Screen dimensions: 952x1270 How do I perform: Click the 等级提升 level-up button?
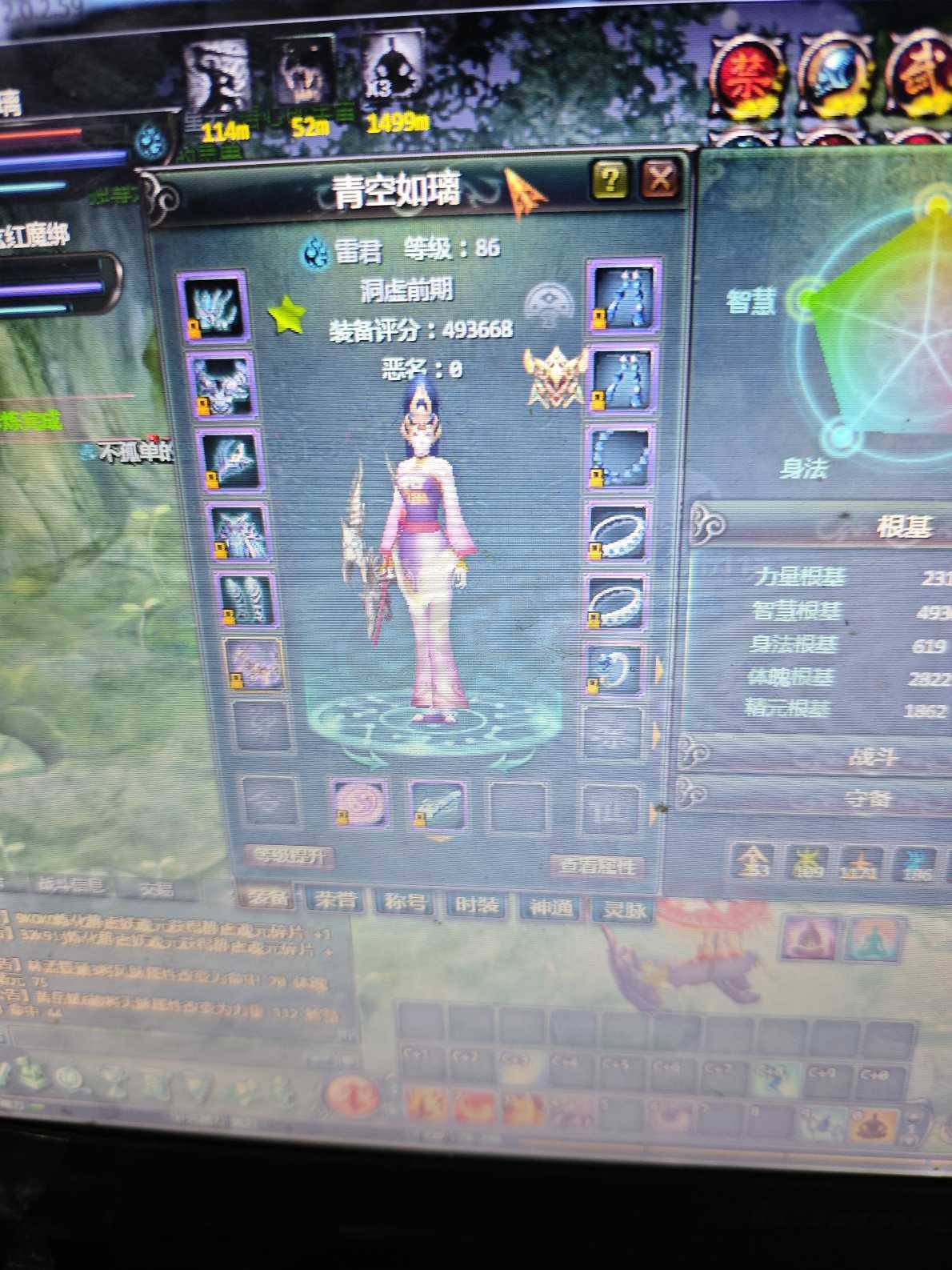(290, 856)
